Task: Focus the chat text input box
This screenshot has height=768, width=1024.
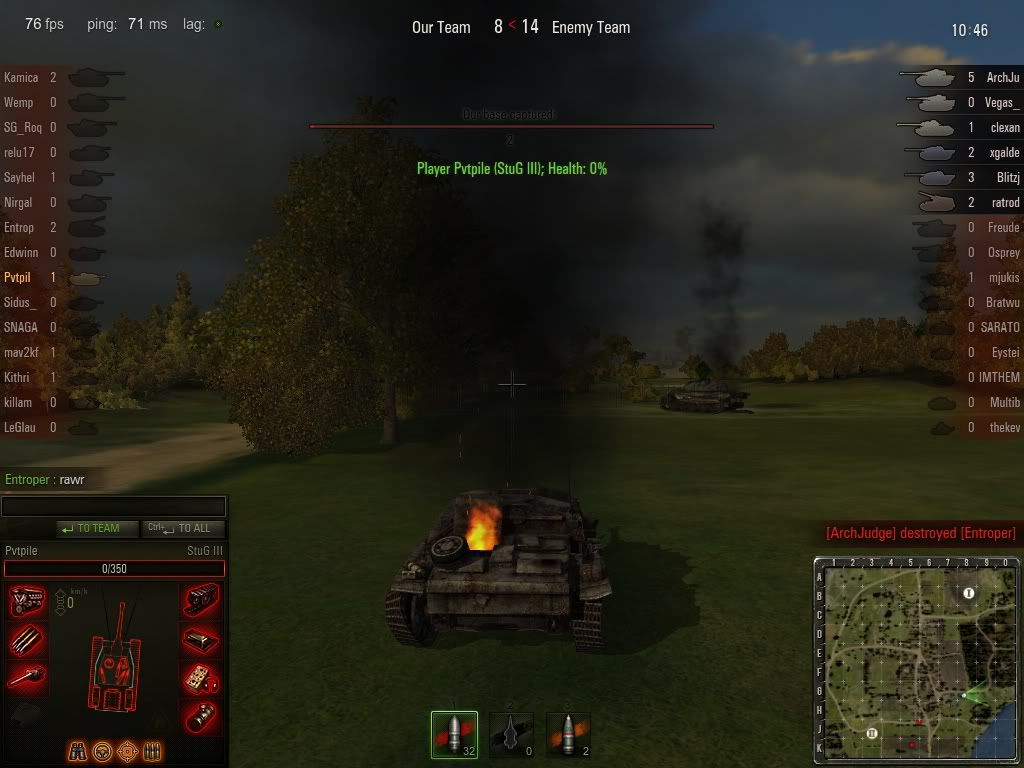Action: [x=113, y=507]
